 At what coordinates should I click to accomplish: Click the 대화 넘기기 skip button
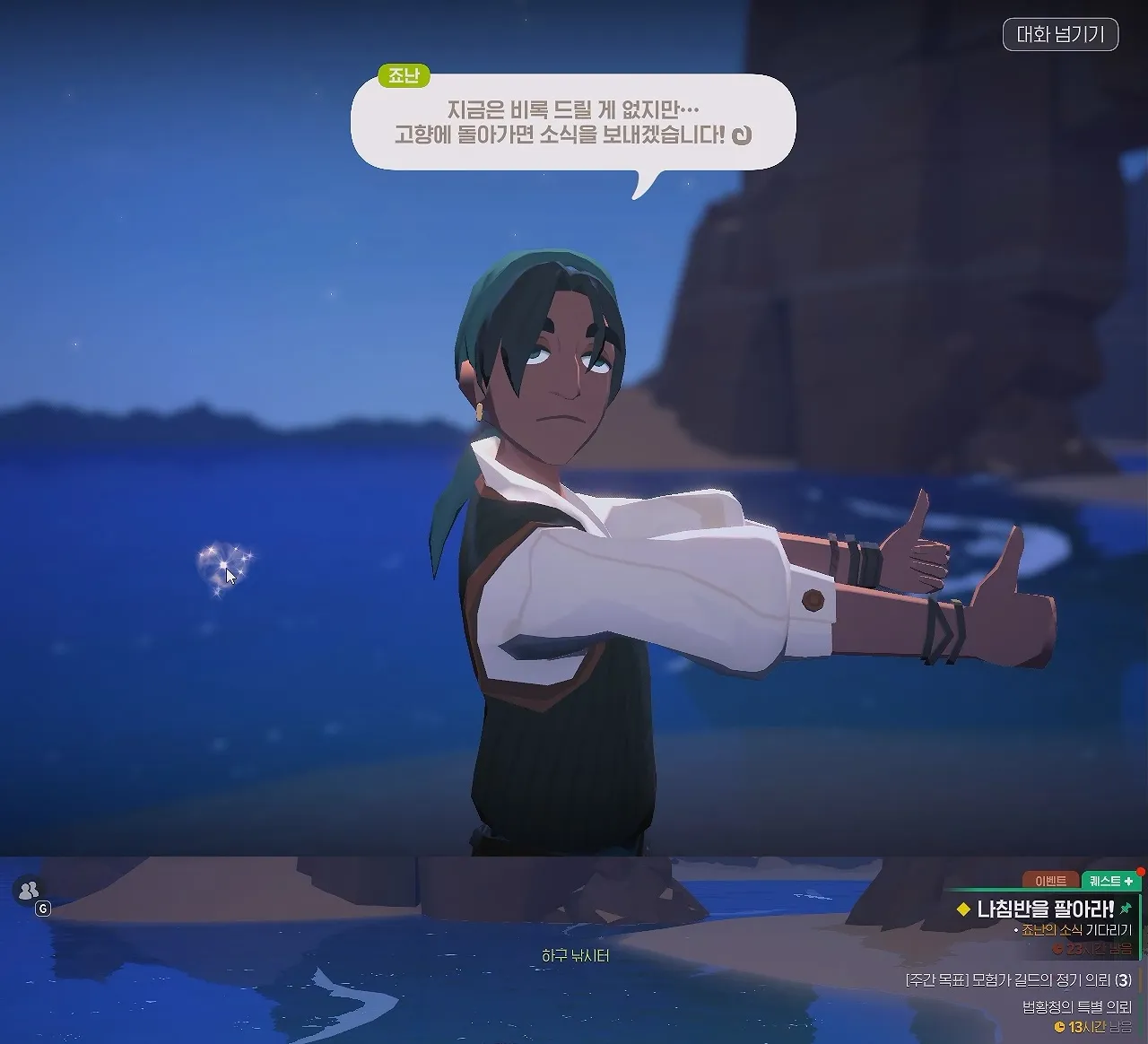click(x=1063, y=35)
